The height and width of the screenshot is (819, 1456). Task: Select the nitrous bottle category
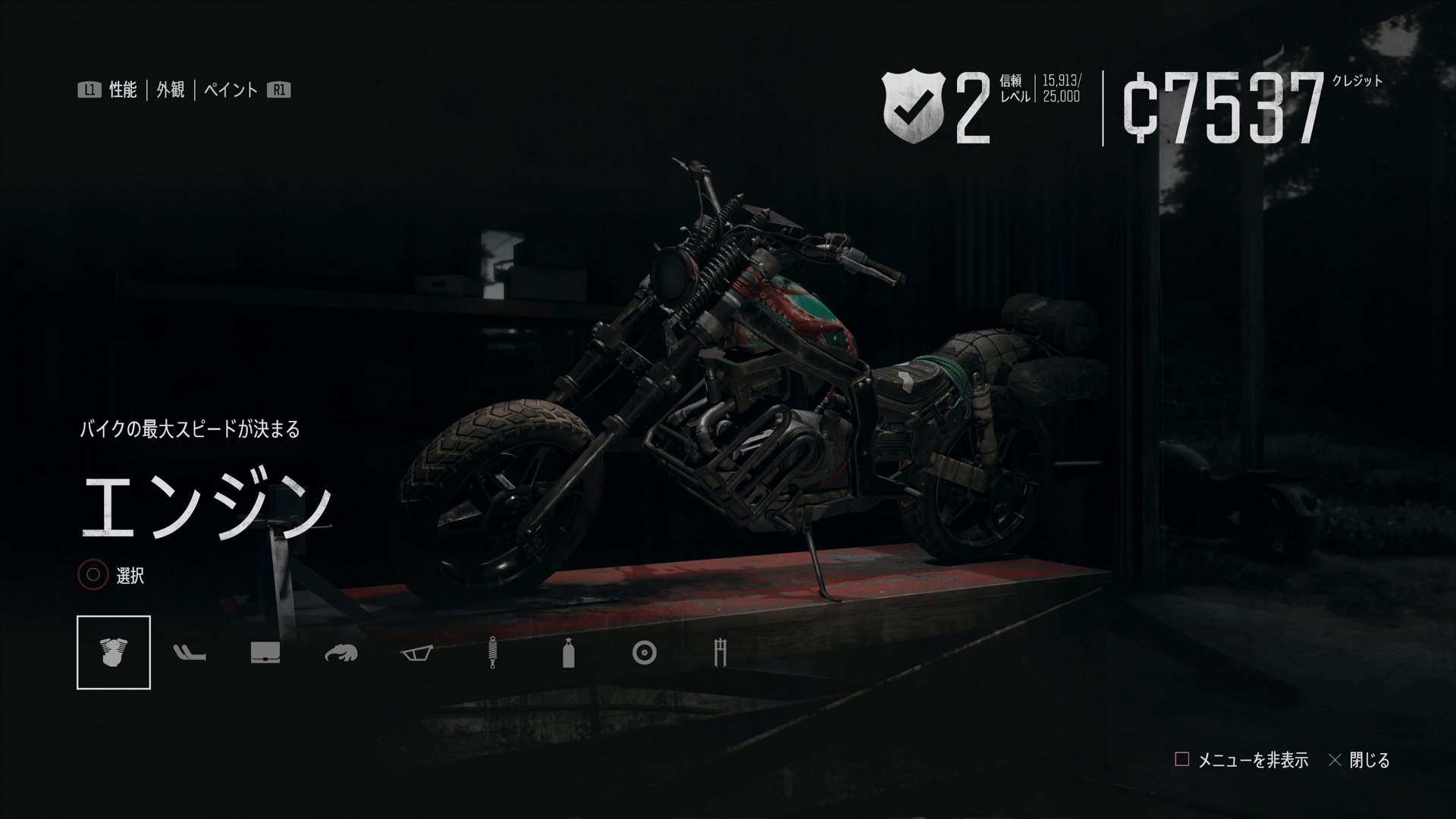coord(569,653)
